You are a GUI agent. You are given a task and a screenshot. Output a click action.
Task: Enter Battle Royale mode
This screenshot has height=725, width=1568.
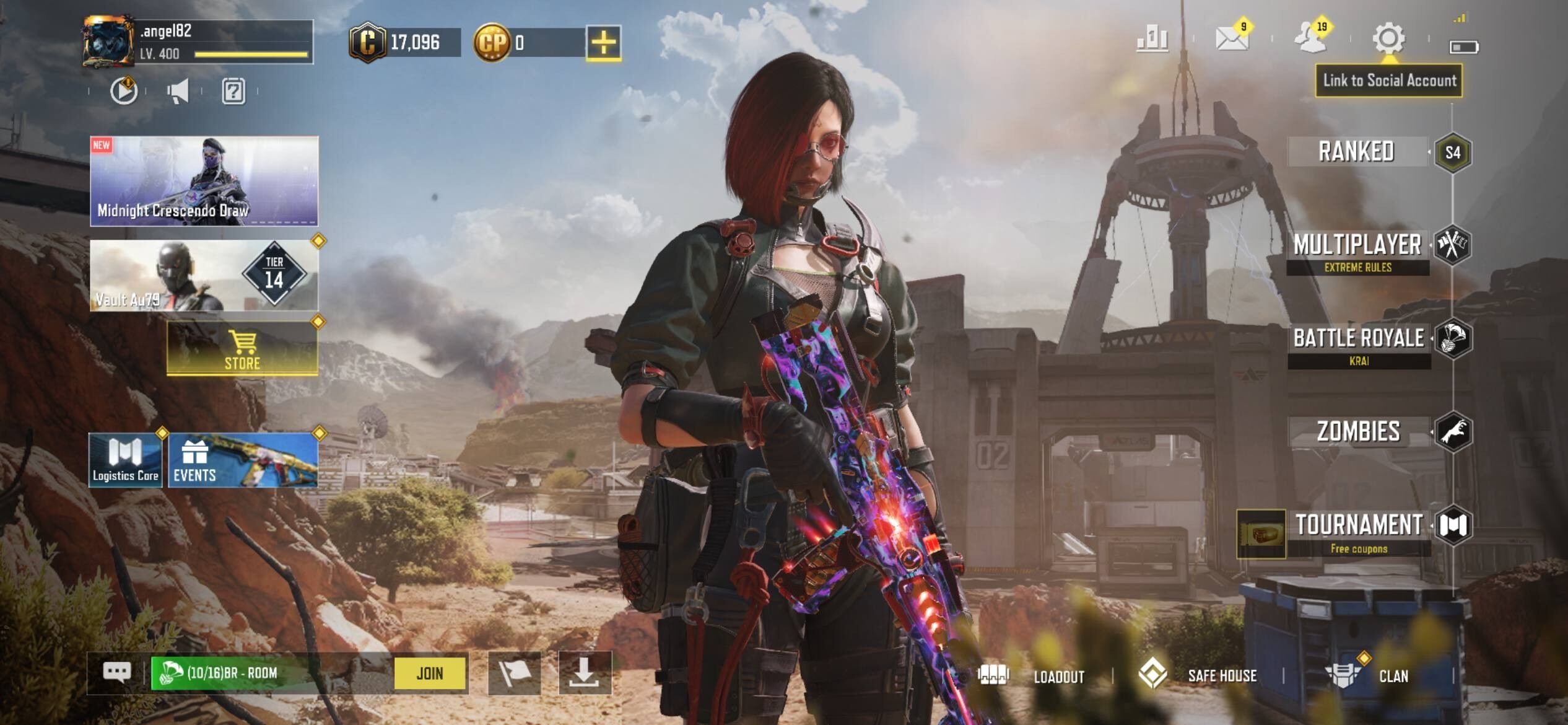[x=1359, y=344]
